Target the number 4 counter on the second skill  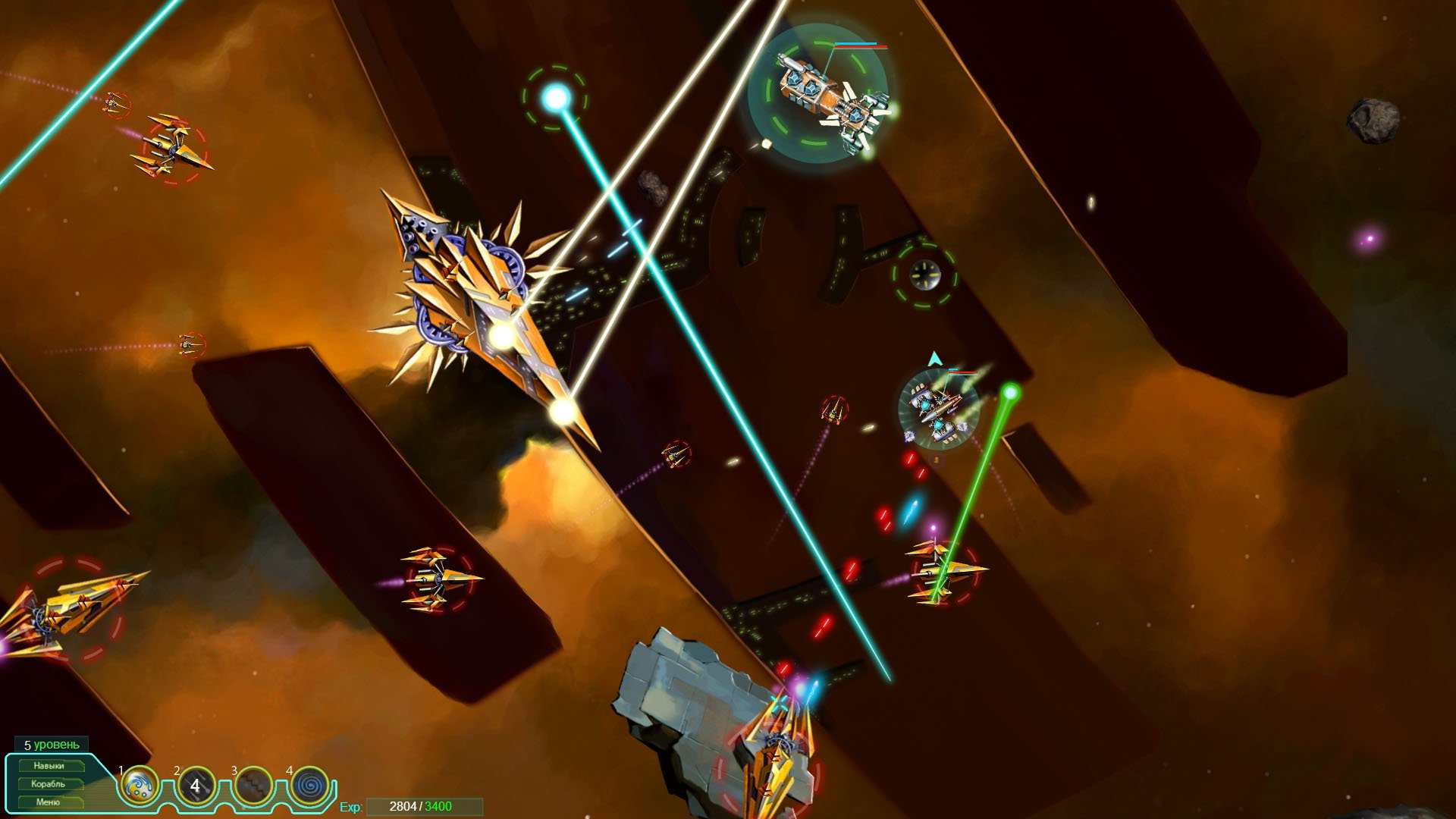coord(195,785)
